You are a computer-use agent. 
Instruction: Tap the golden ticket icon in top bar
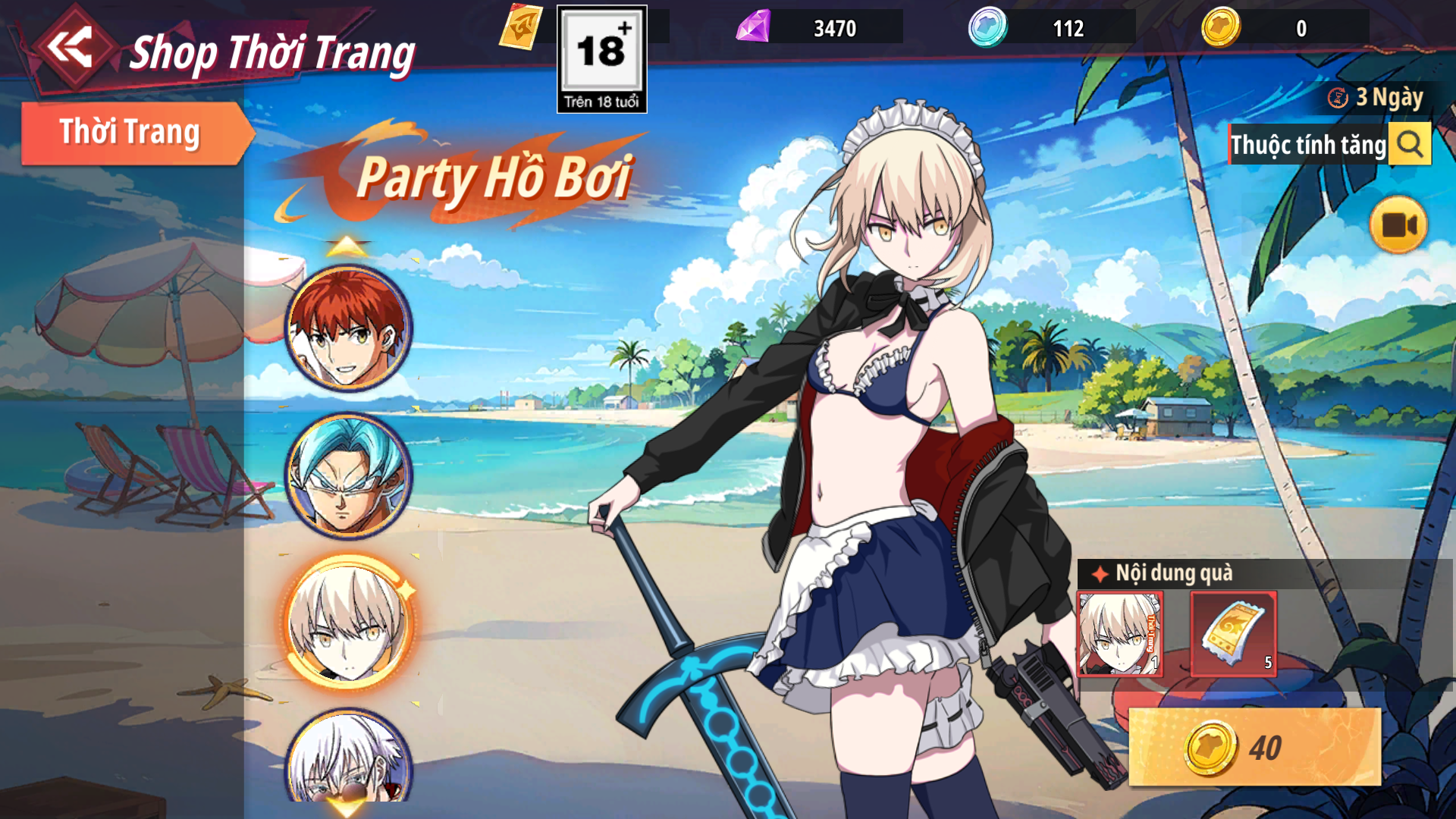click(521, 27)
